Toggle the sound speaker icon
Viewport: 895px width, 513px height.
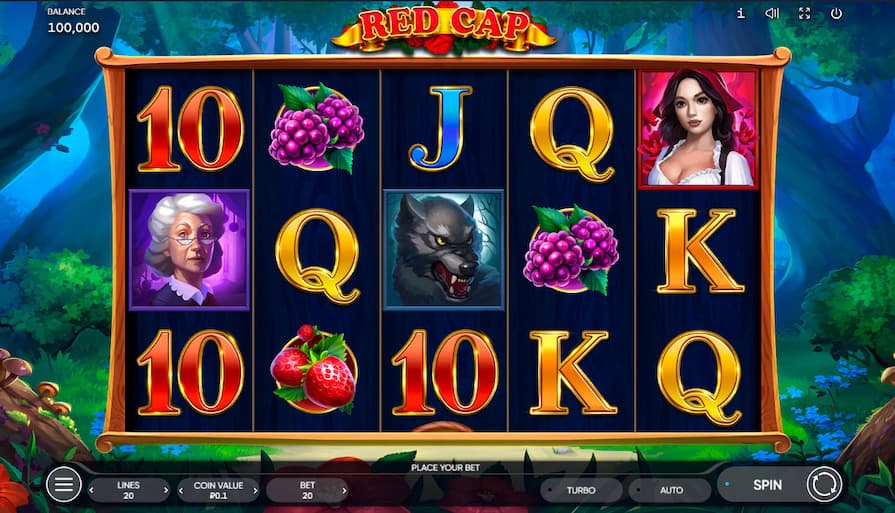(x=772, y=14)
